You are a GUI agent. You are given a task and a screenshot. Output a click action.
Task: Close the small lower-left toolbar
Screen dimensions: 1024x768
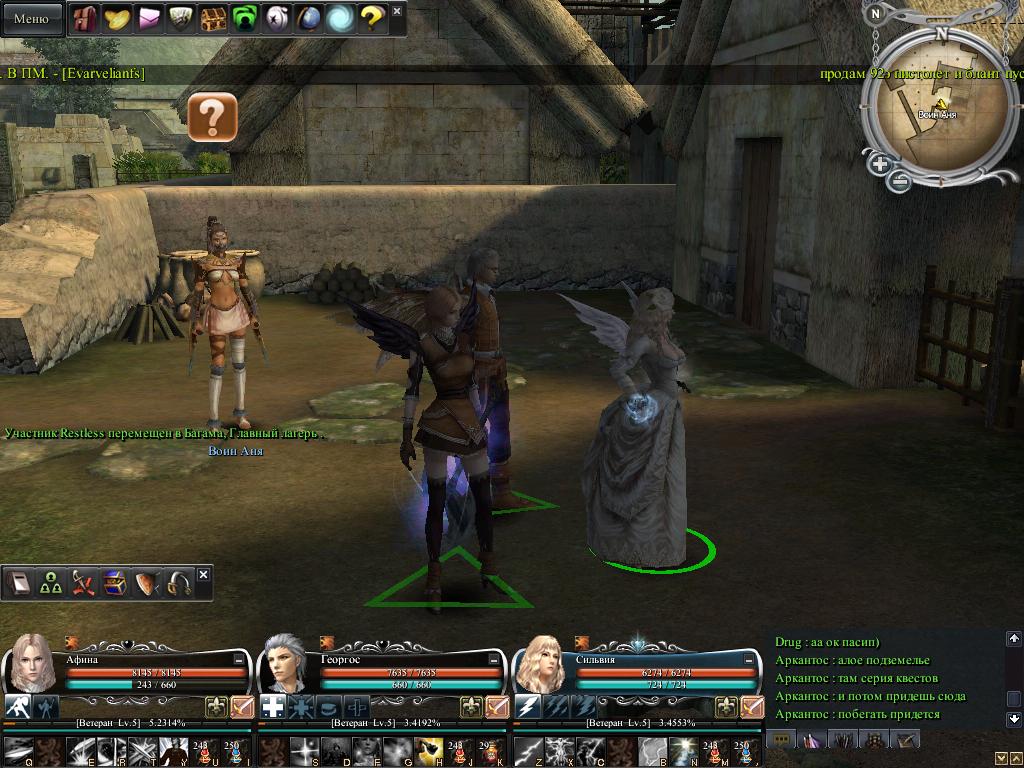click(x=204, y=575)
